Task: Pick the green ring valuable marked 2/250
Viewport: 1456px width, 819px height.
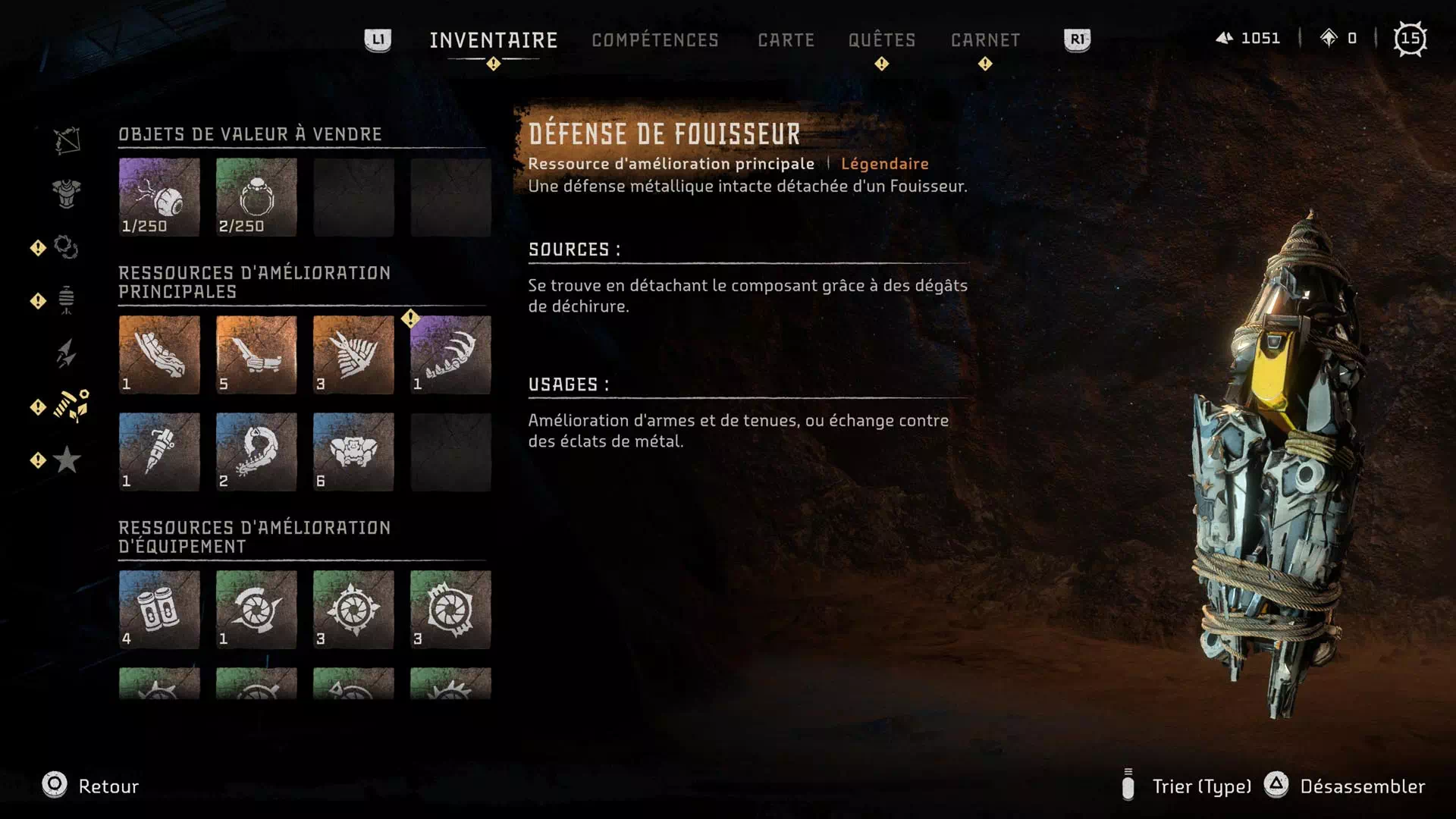Action: coord(256,197)
